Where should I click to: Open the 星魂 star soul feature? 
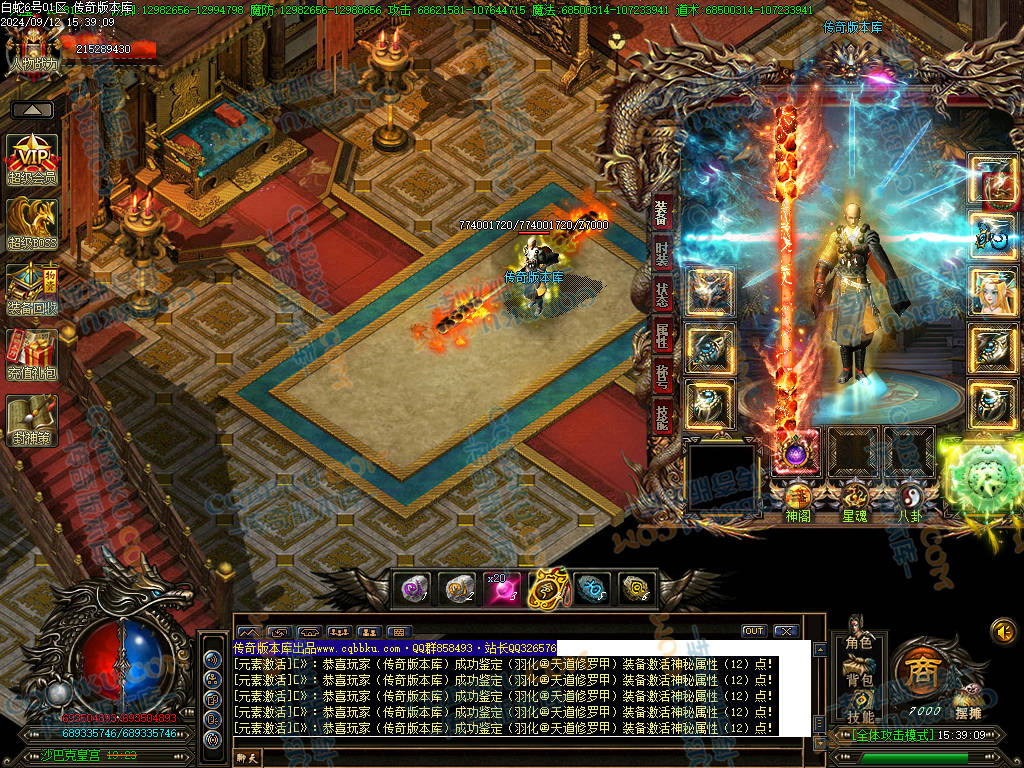854,501
